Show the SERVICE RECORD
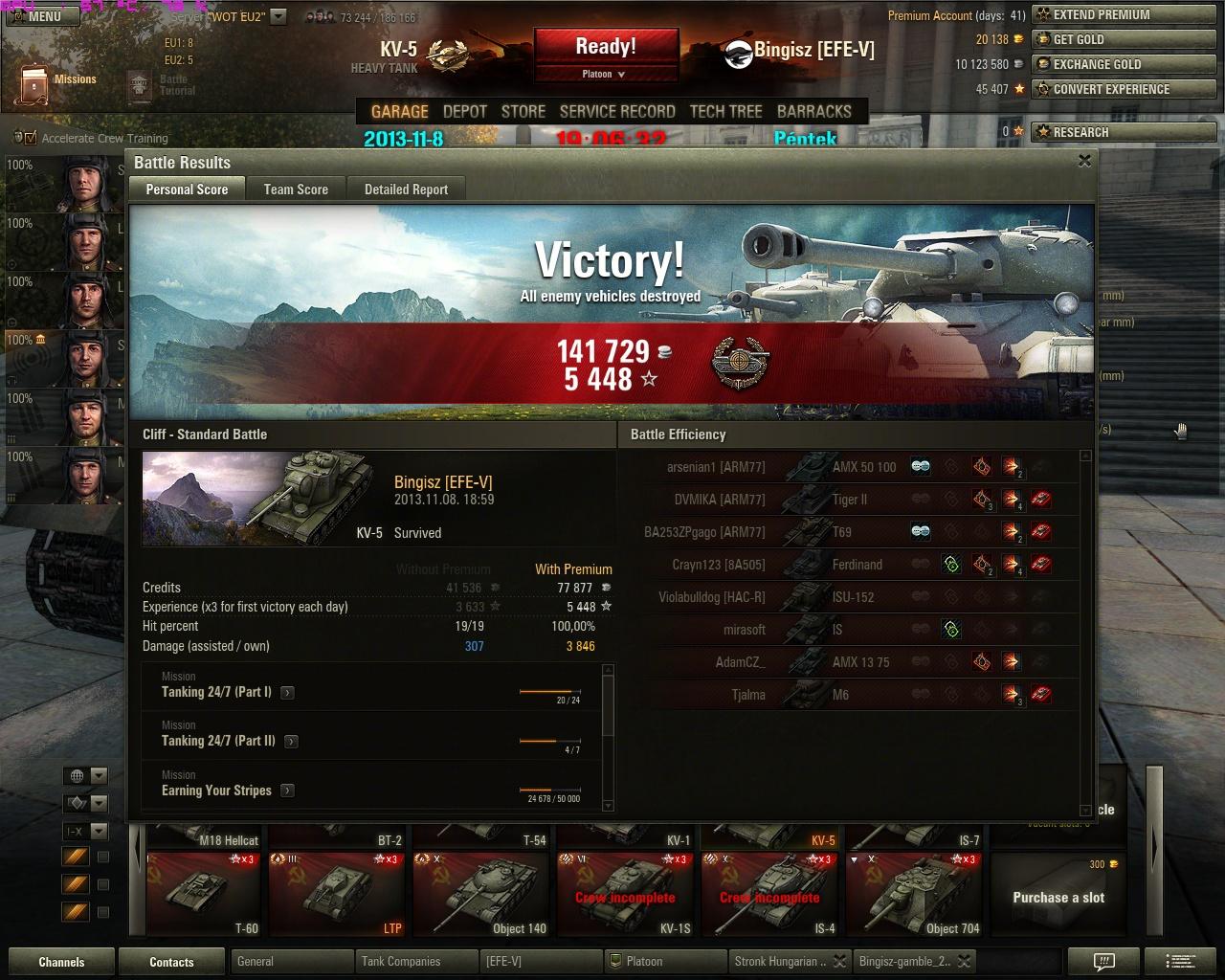The image size is (1225, 980). pos(617,111)
